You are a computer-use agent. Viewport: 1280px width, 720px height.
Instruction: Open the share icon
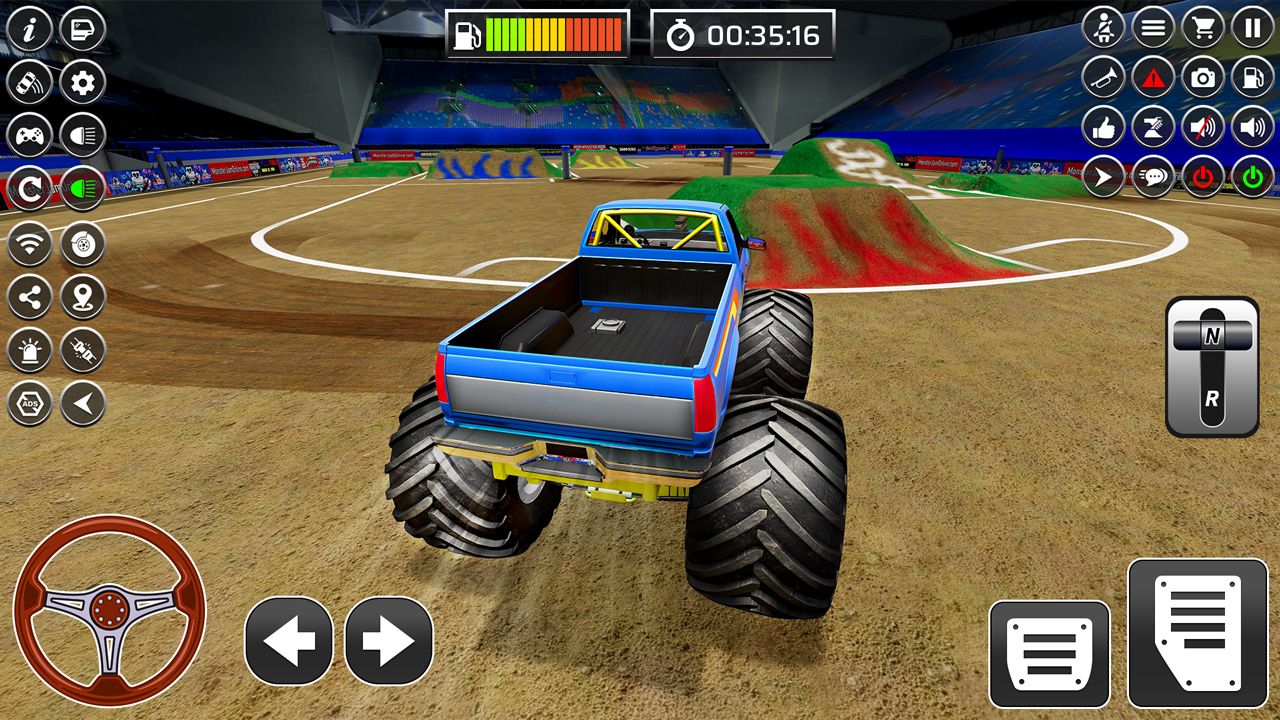click(x=28, y=296)
